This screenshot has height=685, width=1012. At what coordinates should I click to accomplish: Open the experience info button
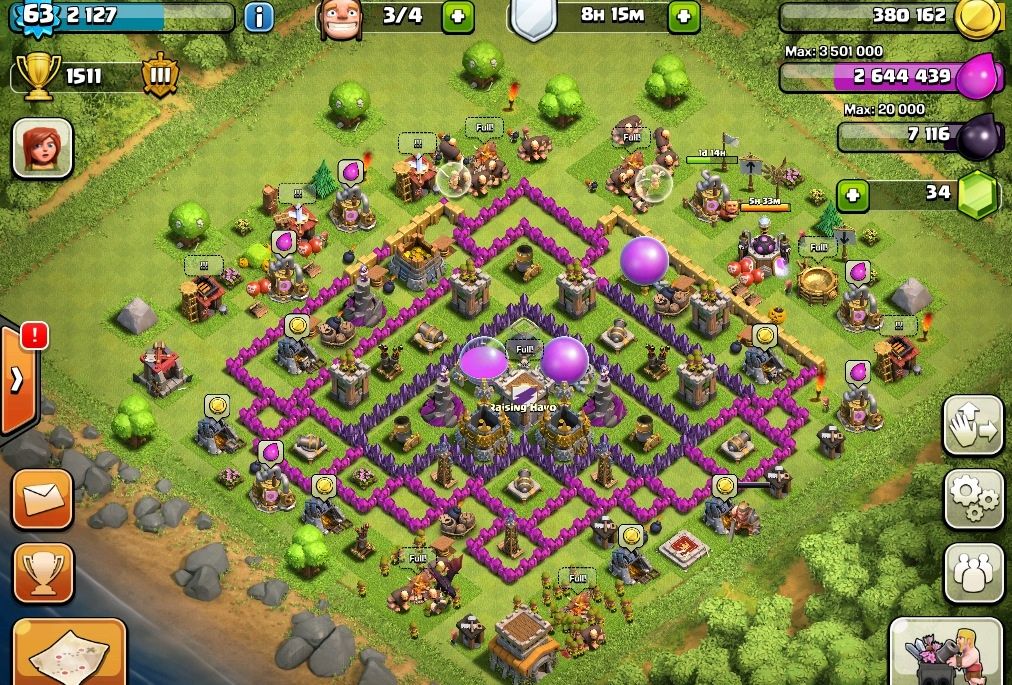coord(258,17)
